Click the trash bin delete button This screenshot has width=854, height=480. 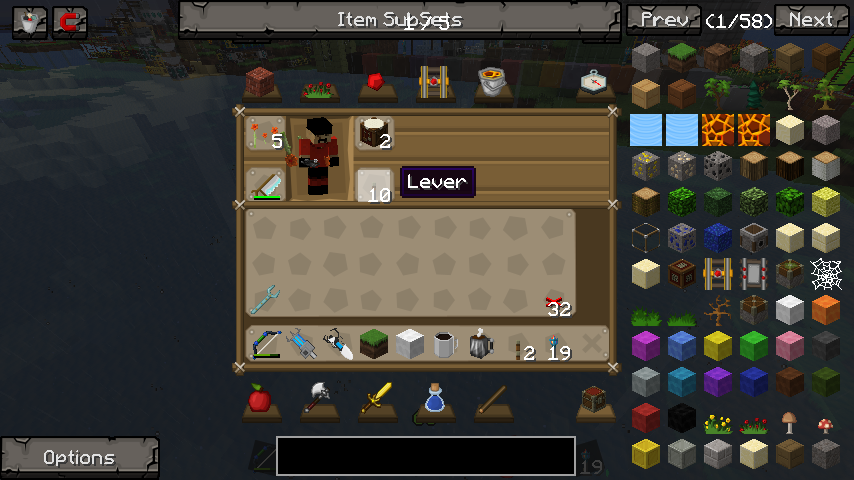click(30, 22)
